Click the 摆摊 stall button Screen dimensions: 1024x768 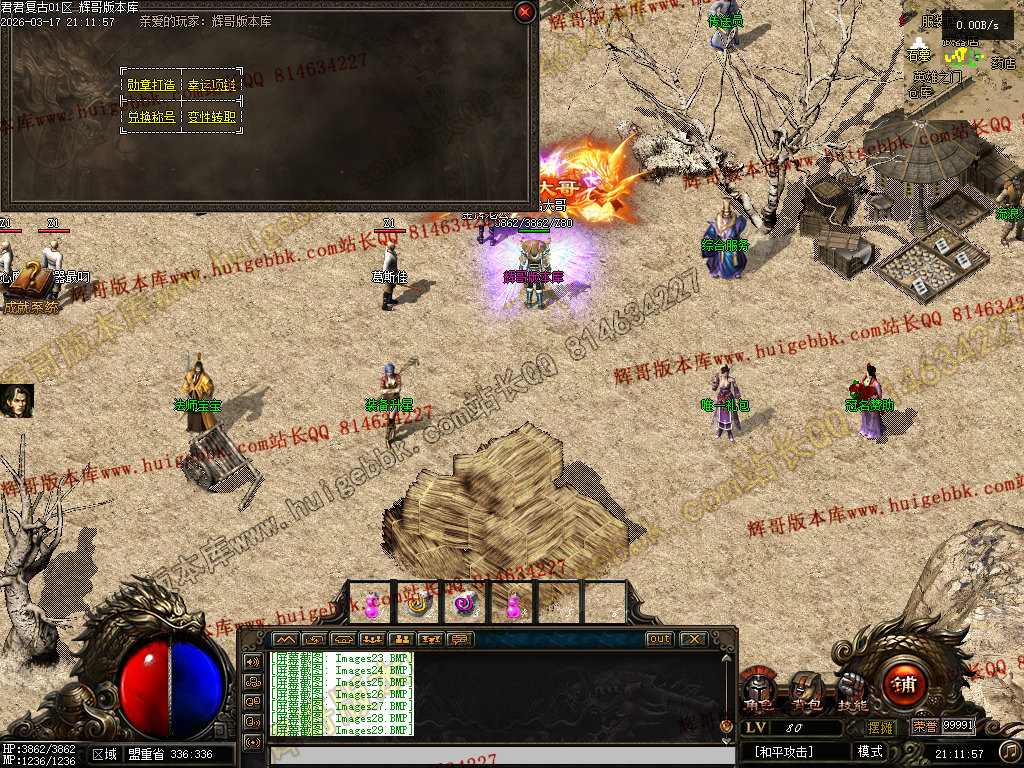click(881, 727)
